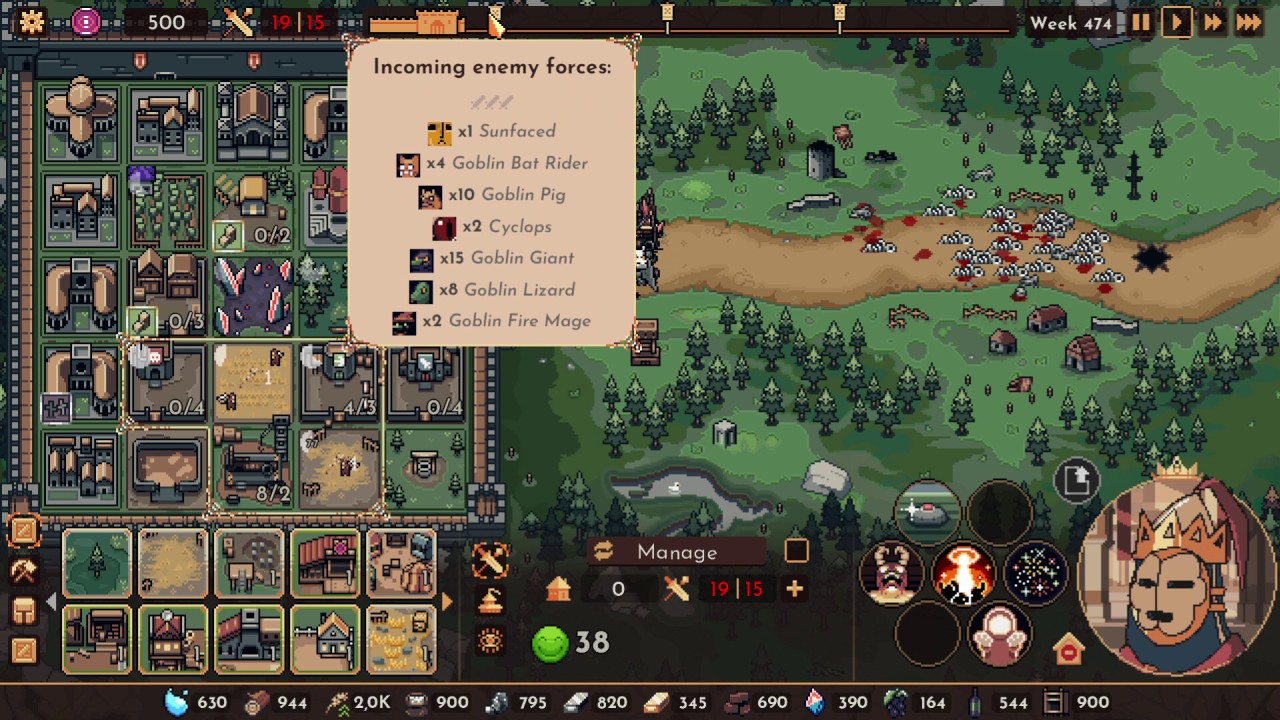Select the crossed swords military tab
The width and height of the screenshot is (1280, 720).
[x=490, y=560]
